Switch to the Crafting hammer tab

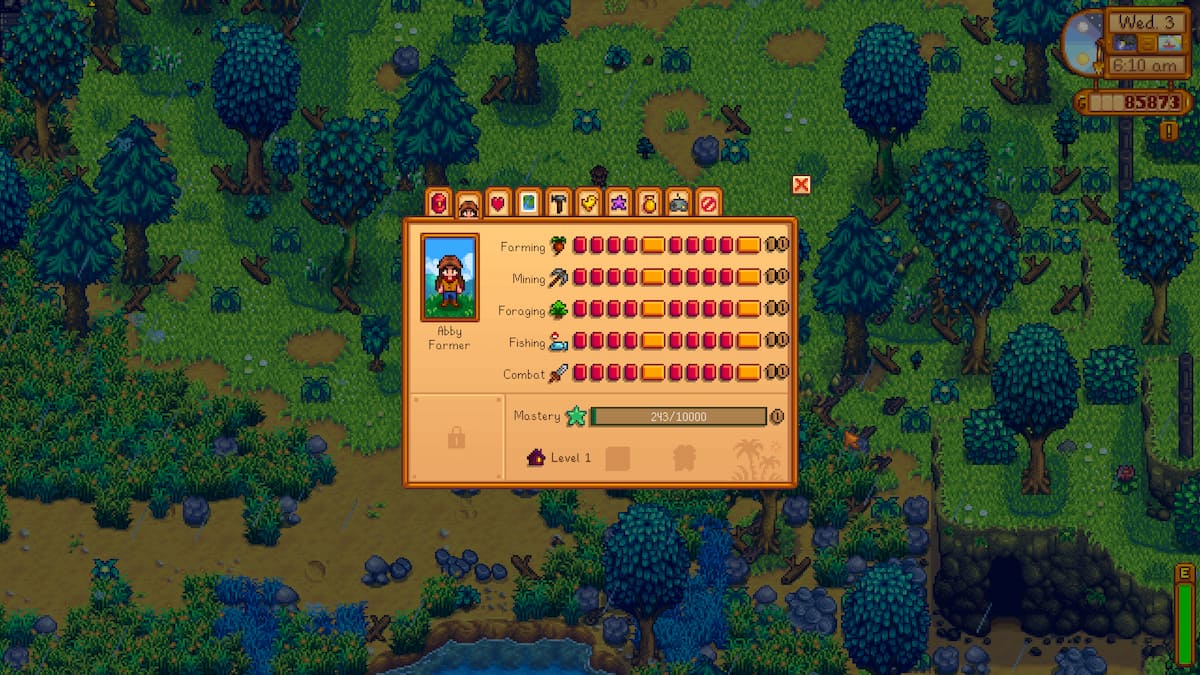tap(558, 203)
